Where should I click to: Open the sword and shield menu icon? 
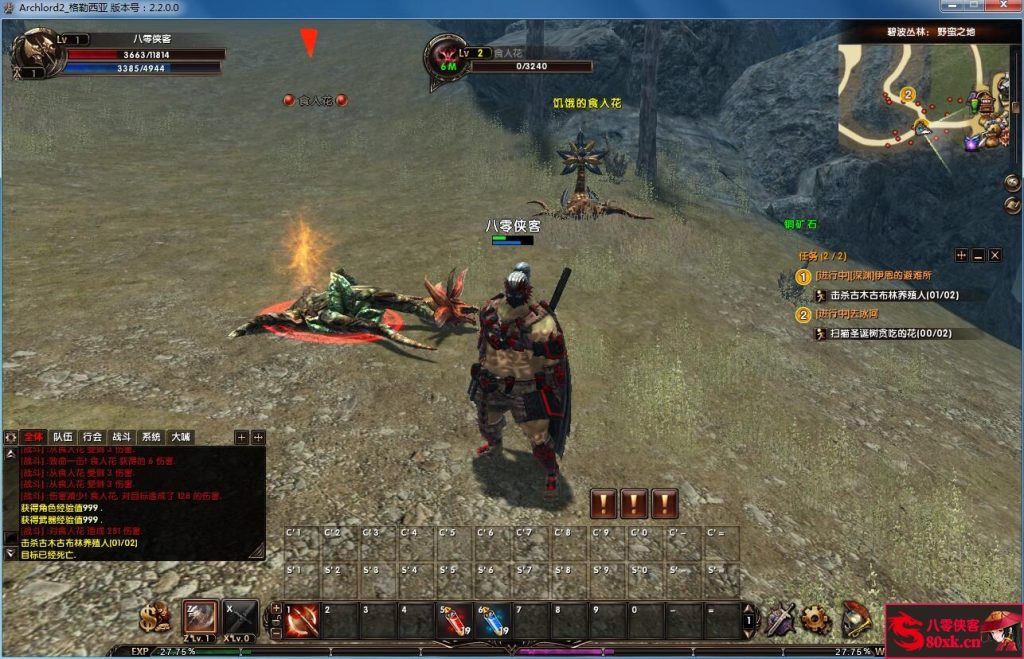click(780, 619)
